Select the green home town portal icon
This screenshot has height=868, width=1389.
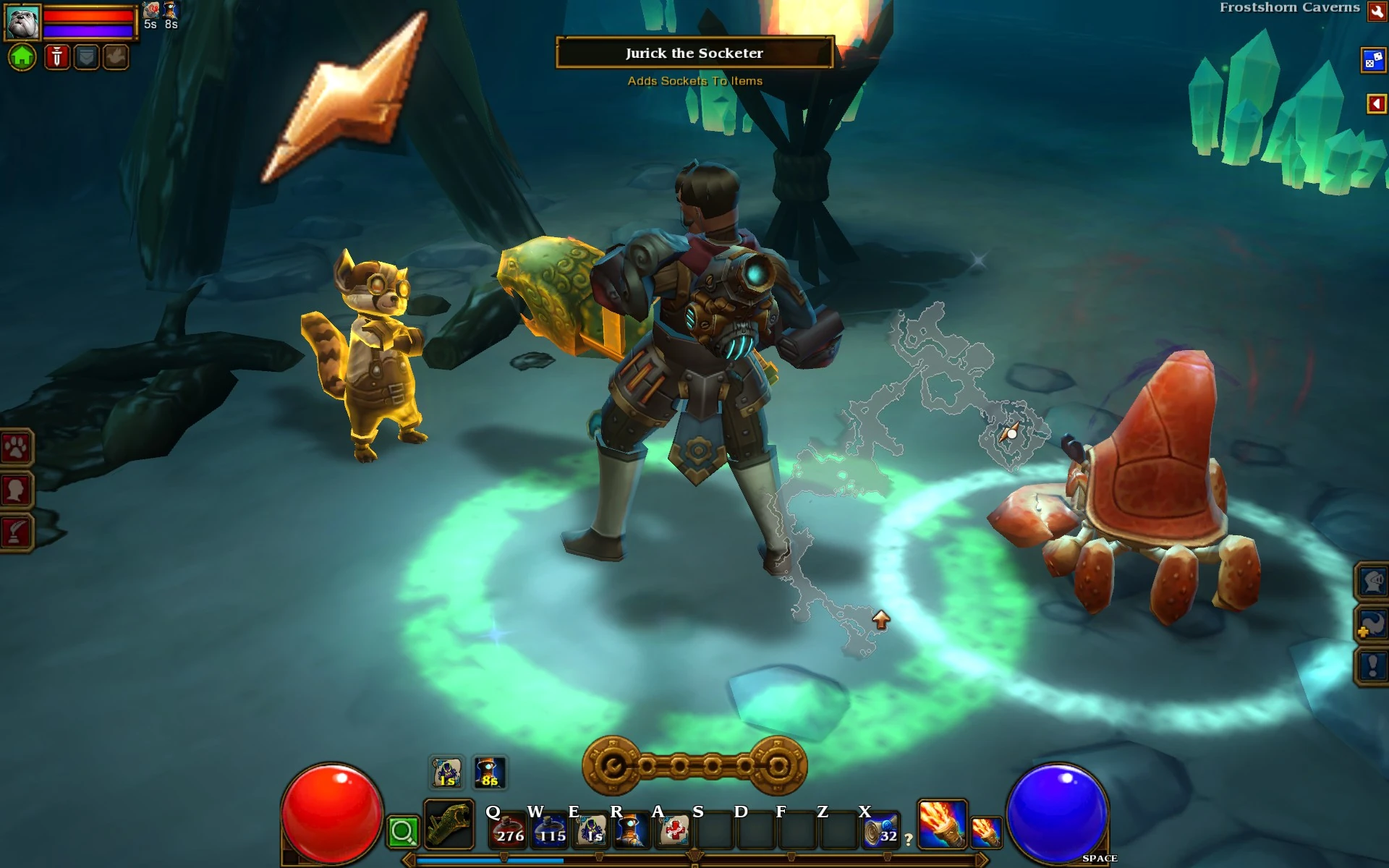[22, 57]
